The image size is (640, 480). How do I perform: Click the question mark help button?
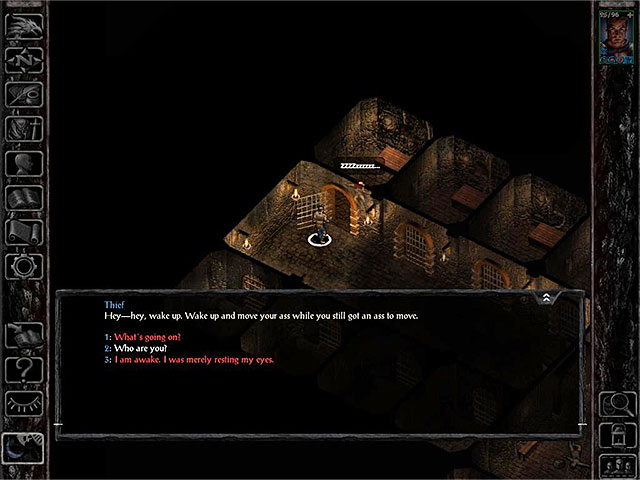click(22, 370)
